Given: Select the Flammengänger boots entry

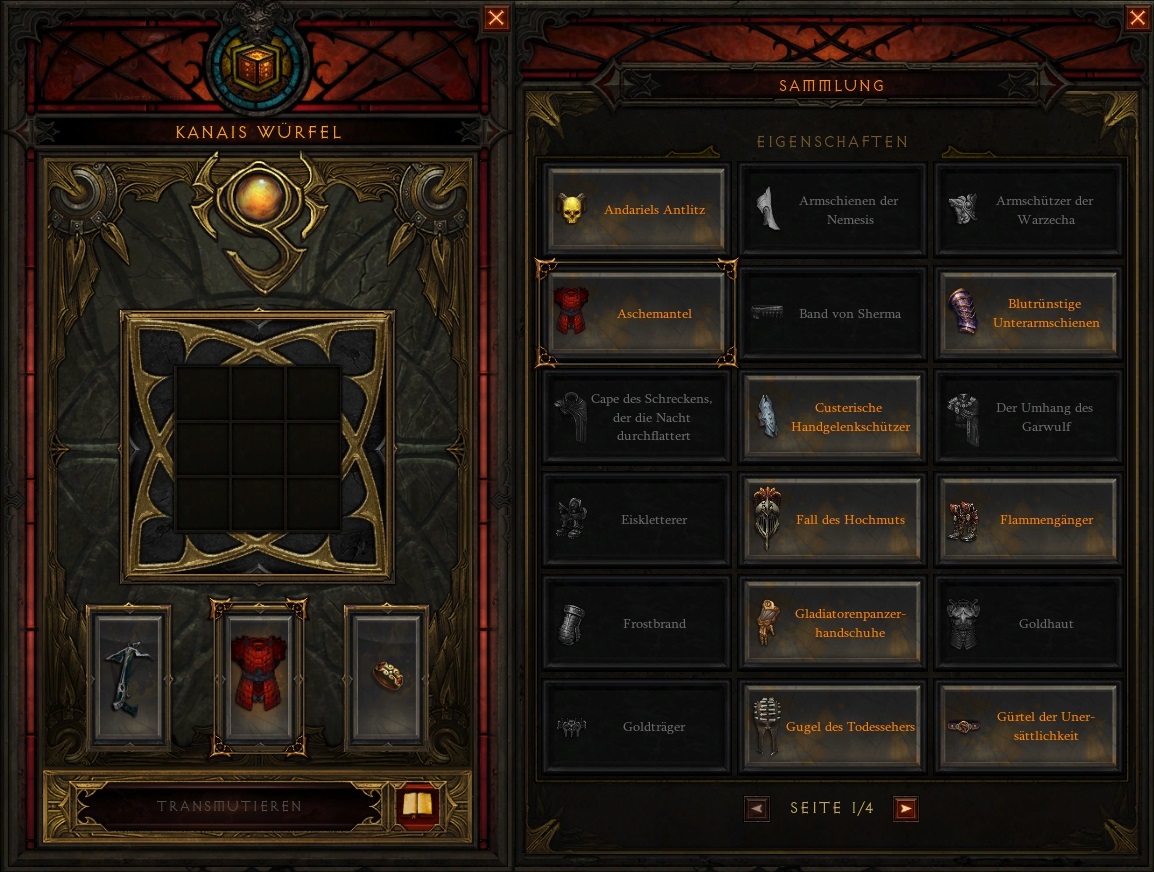Looking at the screenshot, I should click(x=1027, y=520).
